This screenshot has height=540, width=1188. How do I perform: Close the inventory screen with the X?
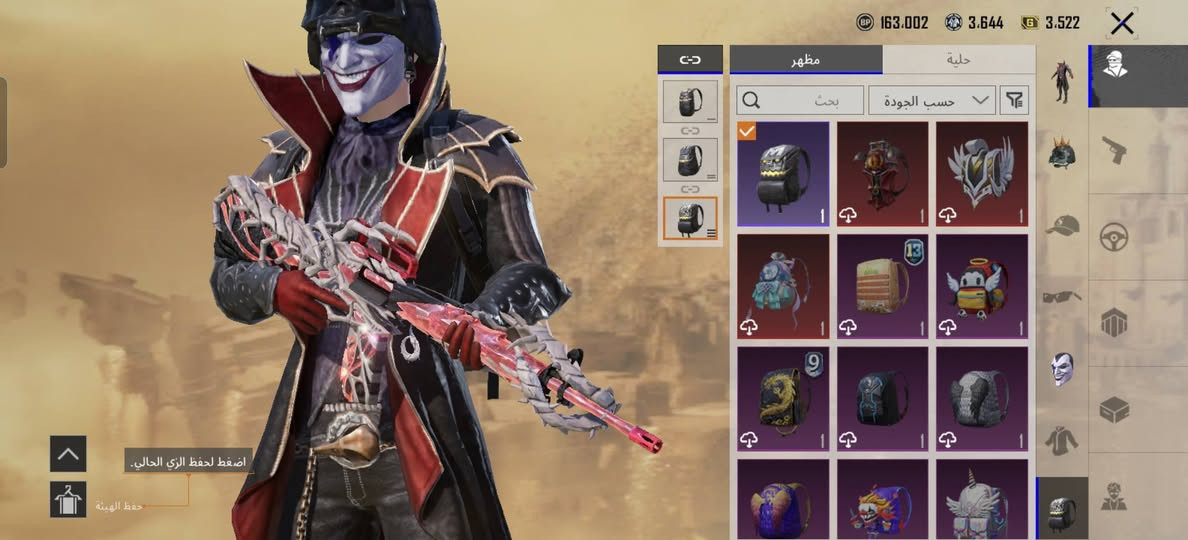[1122, 23]
